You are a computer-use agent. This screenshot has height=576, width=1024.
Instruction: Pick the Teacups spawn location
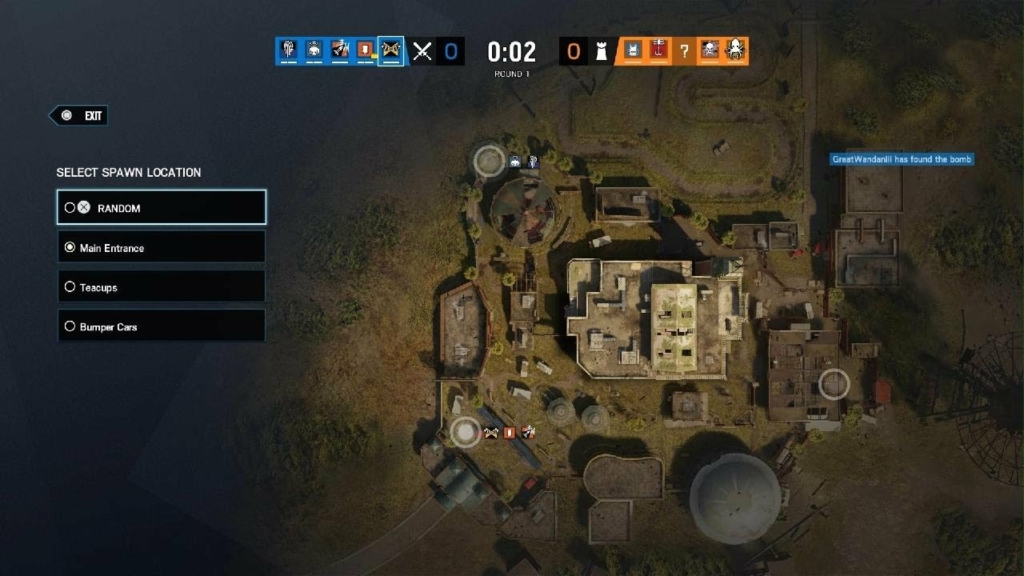[161, 287]
